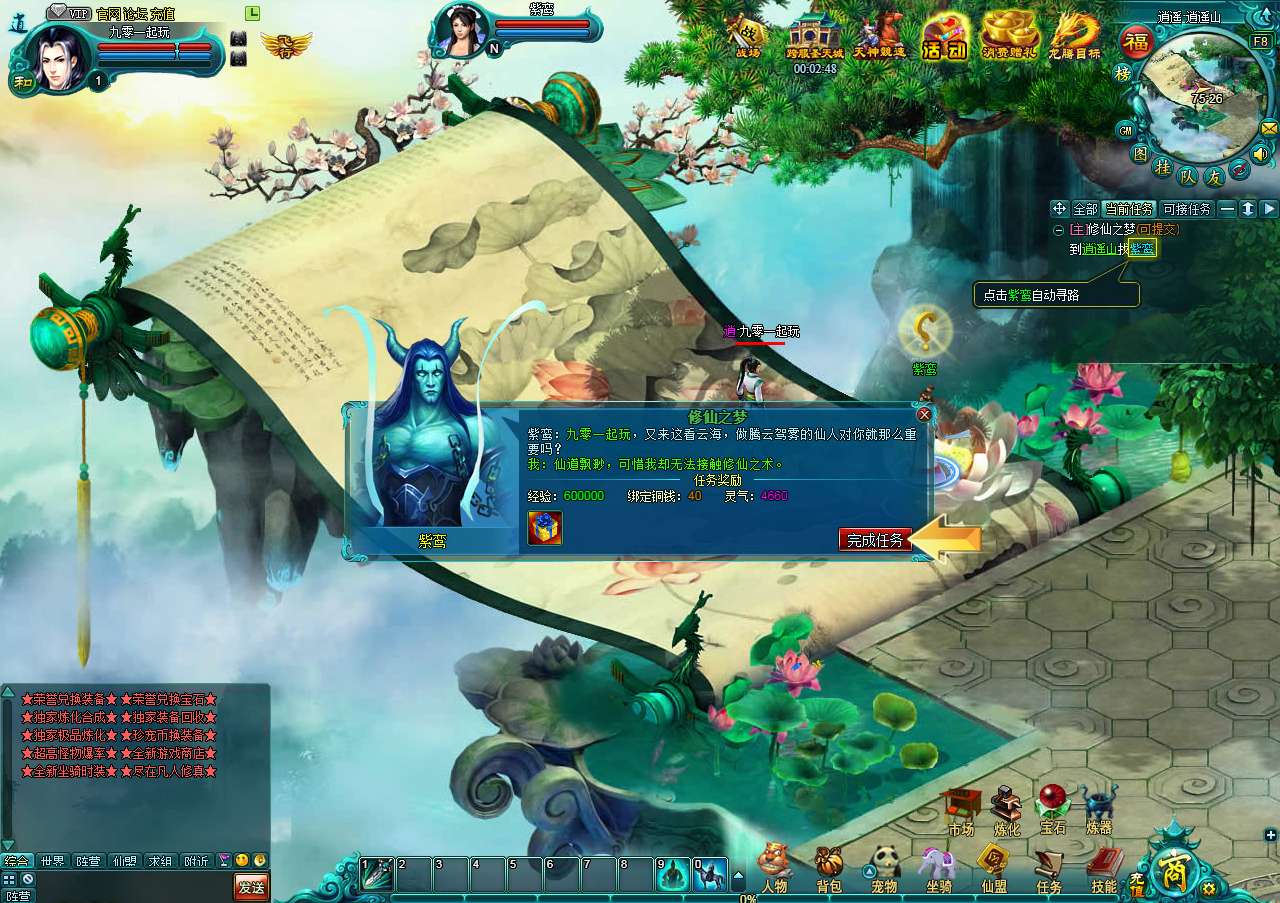Screen dimensions: 1280x903
Task: Open the 战场 battlefield icon
Action: tap(748, 37)
